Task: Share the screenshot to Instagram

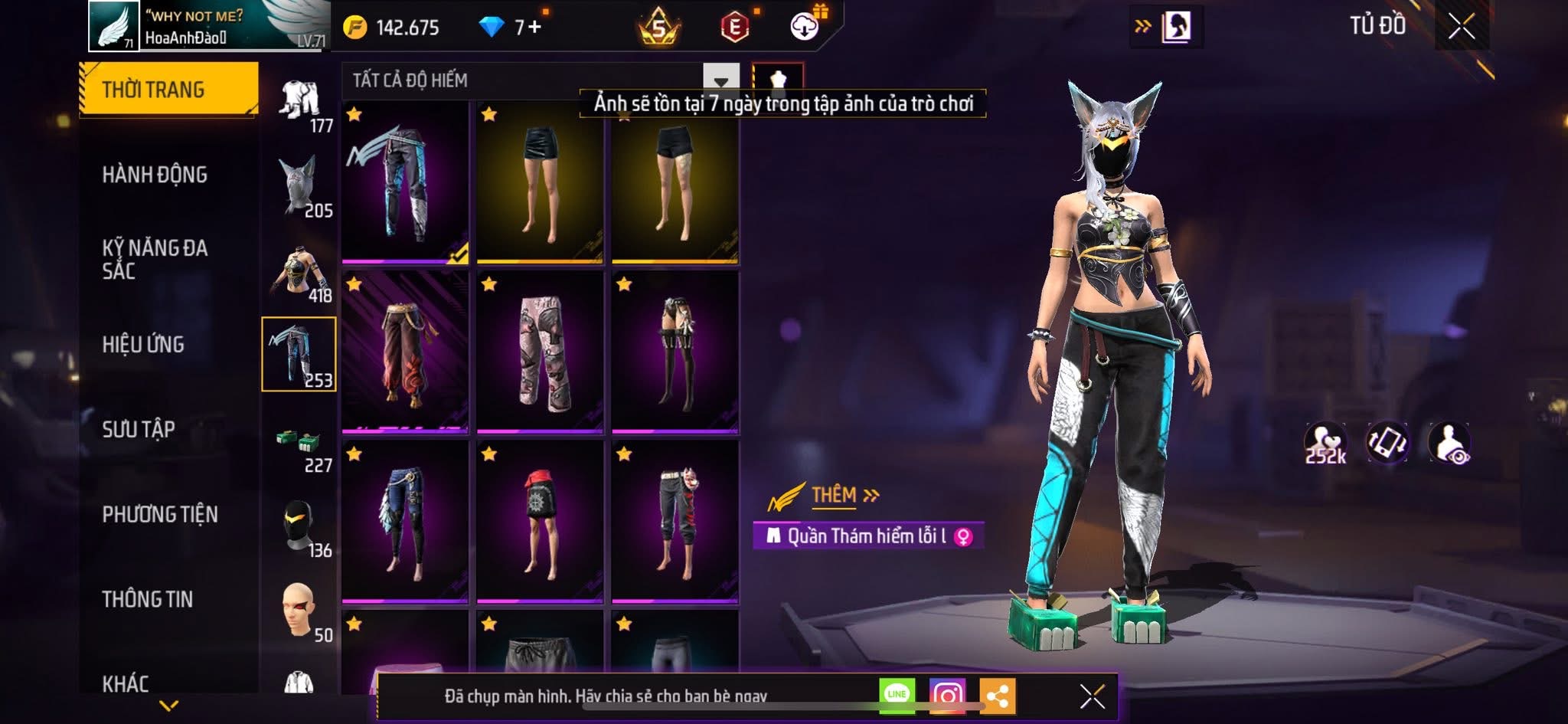Action: 947,695
